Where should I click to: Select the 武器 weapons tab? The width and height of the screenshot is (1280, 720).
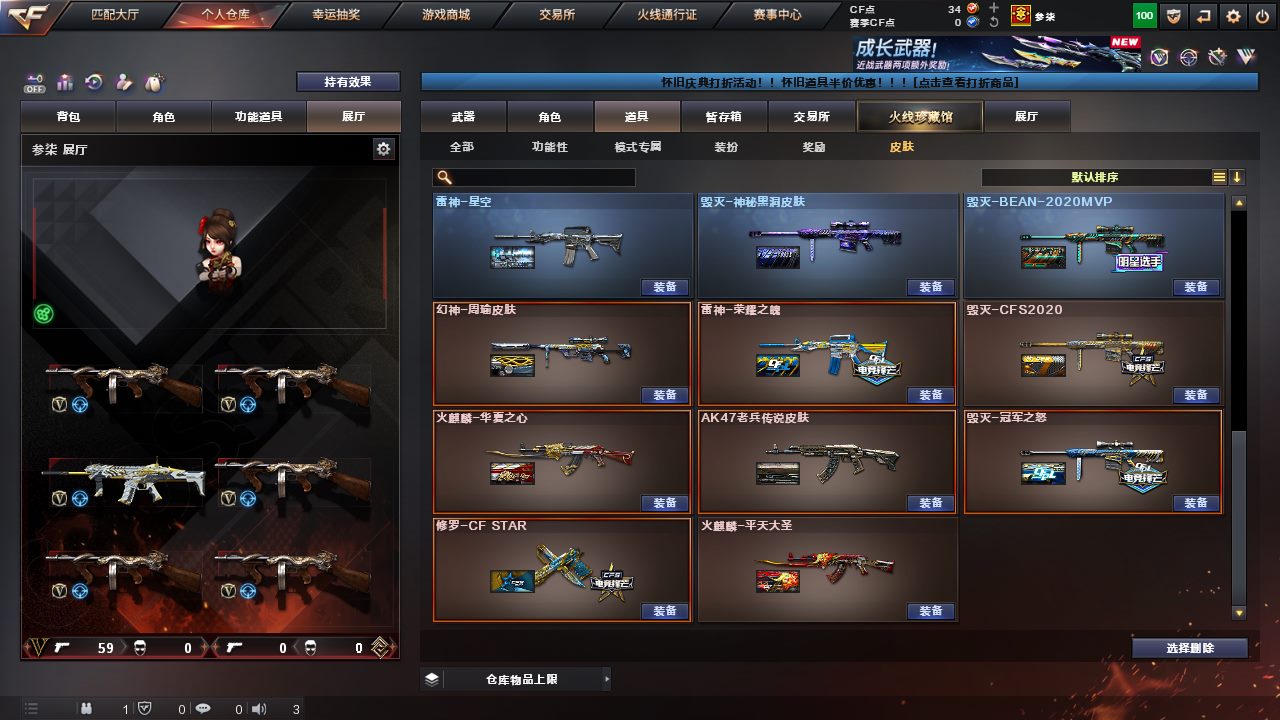(463, 117)
